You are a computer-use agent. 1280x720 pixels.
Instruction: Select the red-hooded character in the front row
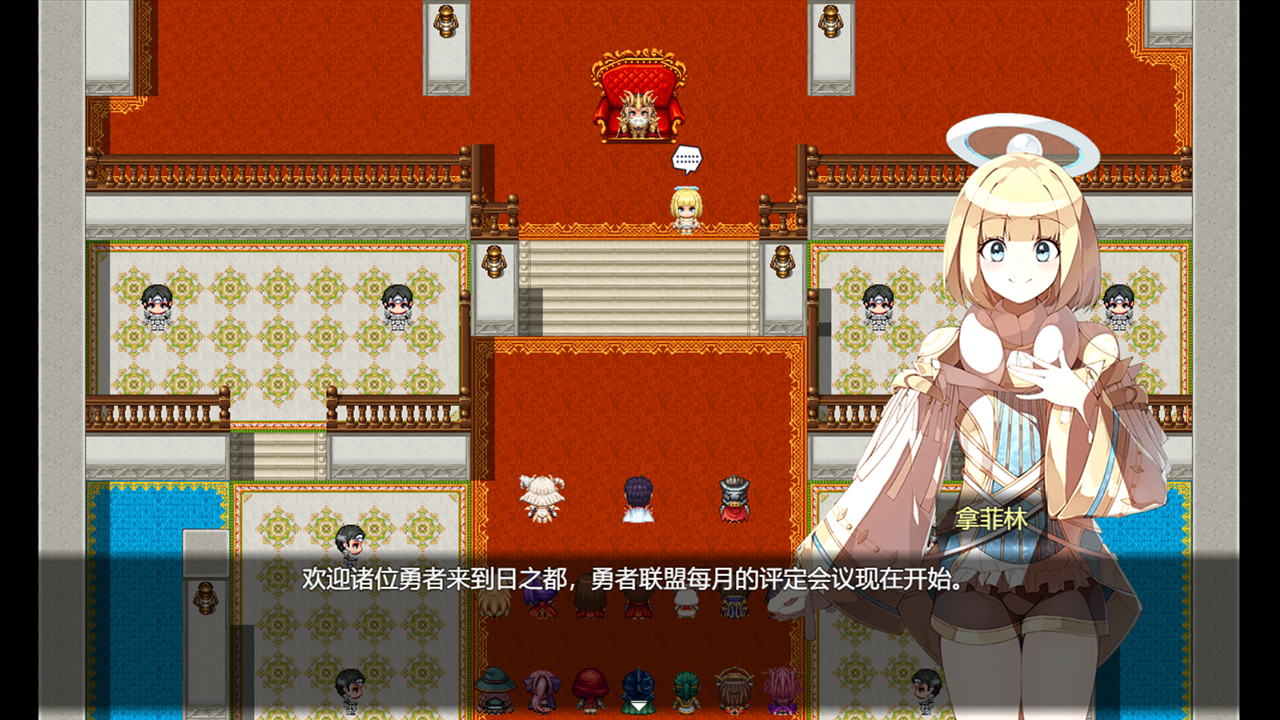591,688
